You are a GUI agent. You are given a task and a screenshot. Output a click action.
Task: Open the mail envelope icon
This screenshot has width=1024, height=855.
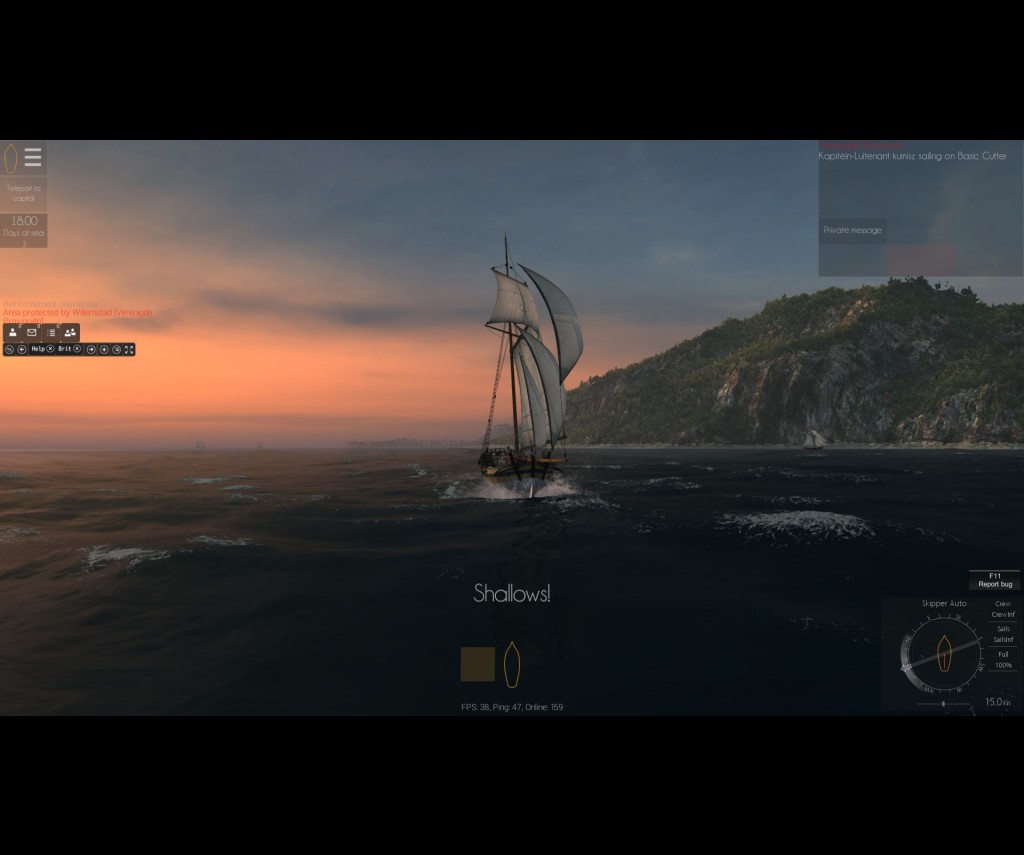32,332
